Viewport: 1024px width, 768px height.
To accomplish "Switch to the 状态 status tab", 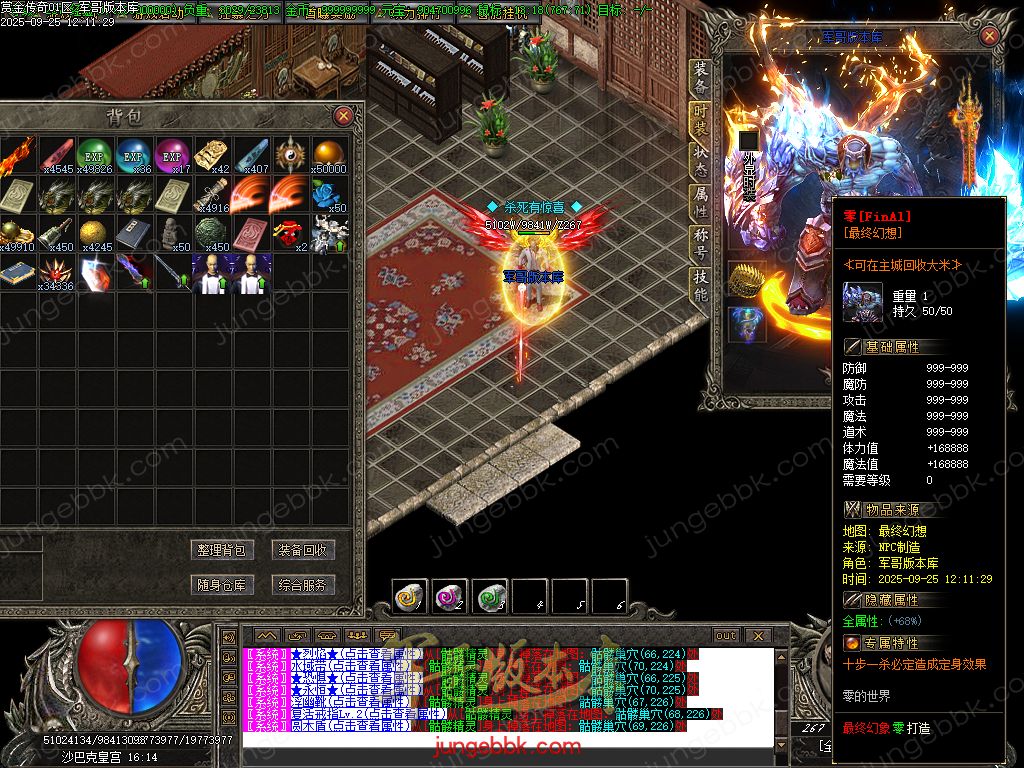I will [x=701, y=162].
